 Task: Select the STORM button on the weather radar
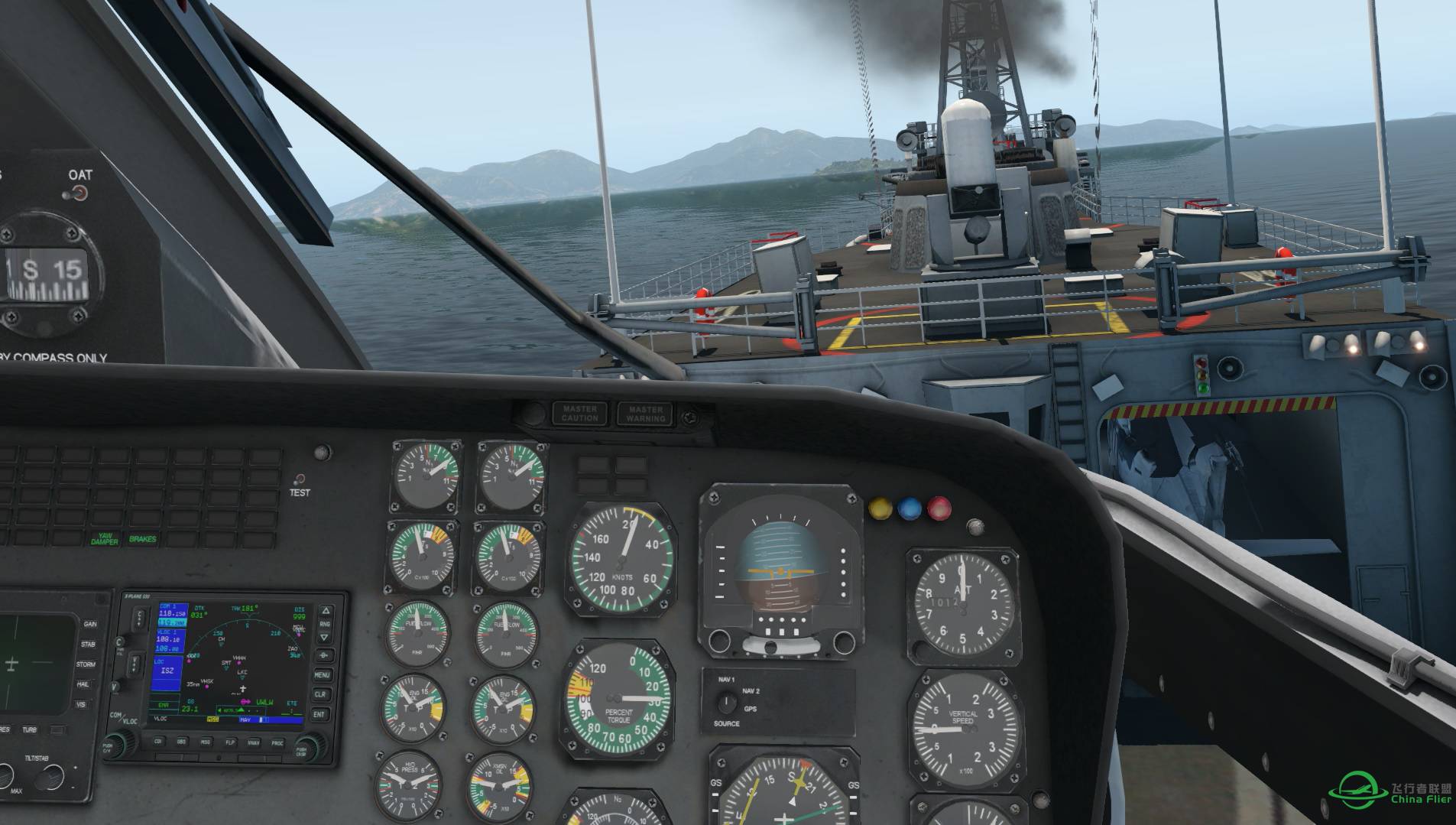coord(86,664)
